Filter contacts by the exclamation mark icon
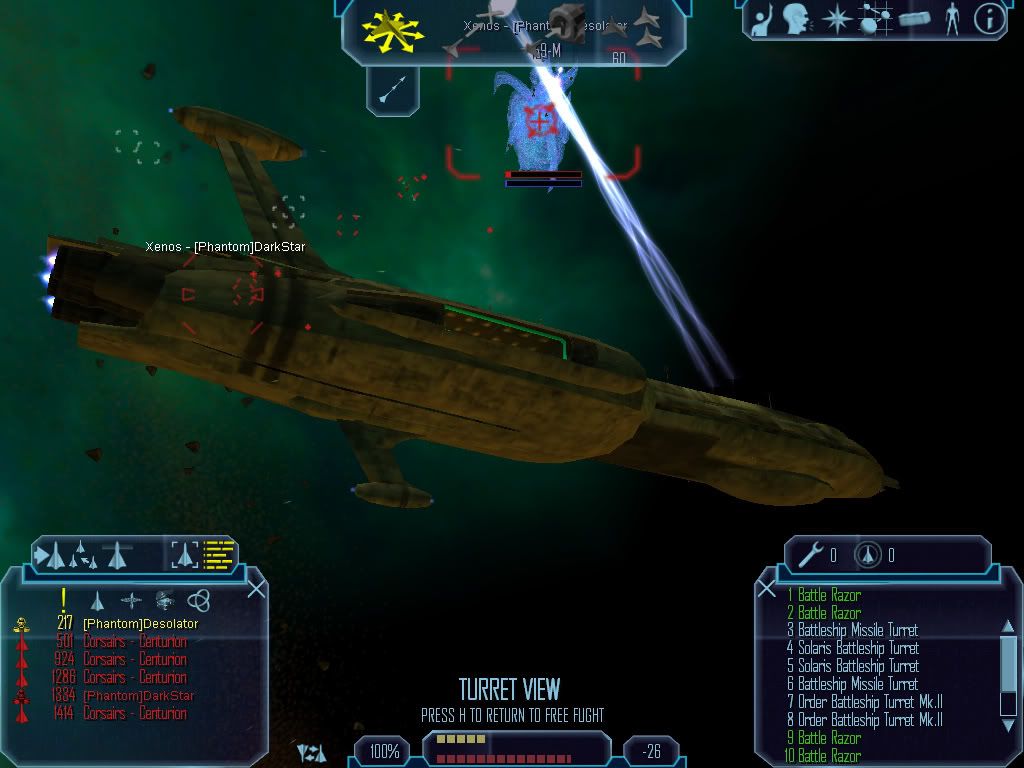Image resolution: width=1024 pixels, height=768 pixels. pos(63,599)
